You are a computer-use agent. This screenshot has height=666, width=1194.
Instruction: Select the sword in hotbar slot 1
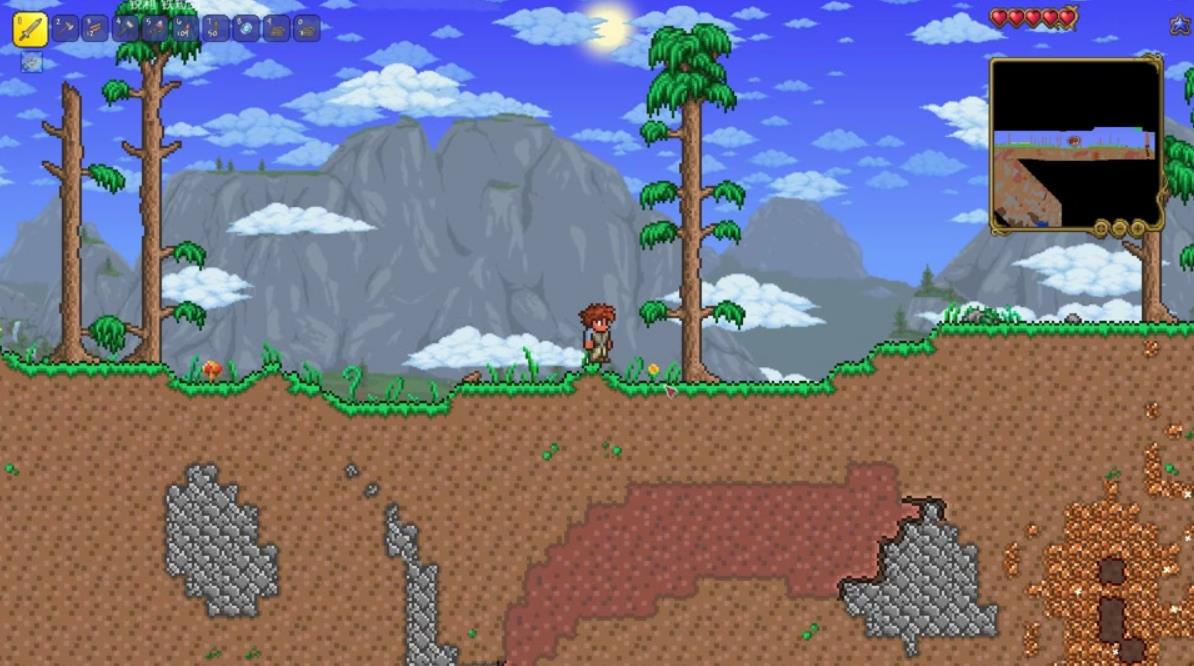[x=30, y=29]
